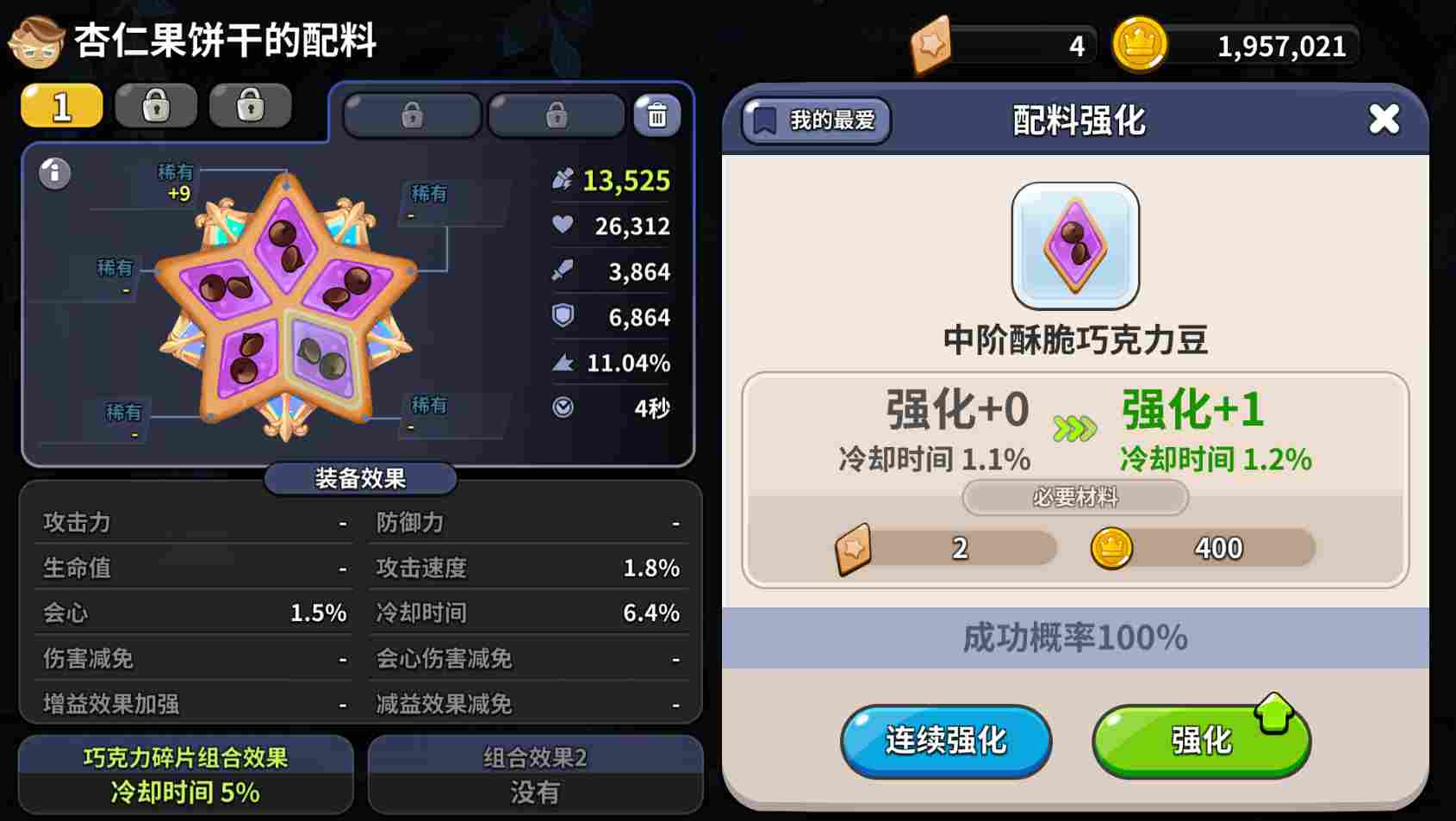The width and height of the screenshot is (1456, 821).
Task: Switch to topping preset tab 1
Action: (60, 105)
